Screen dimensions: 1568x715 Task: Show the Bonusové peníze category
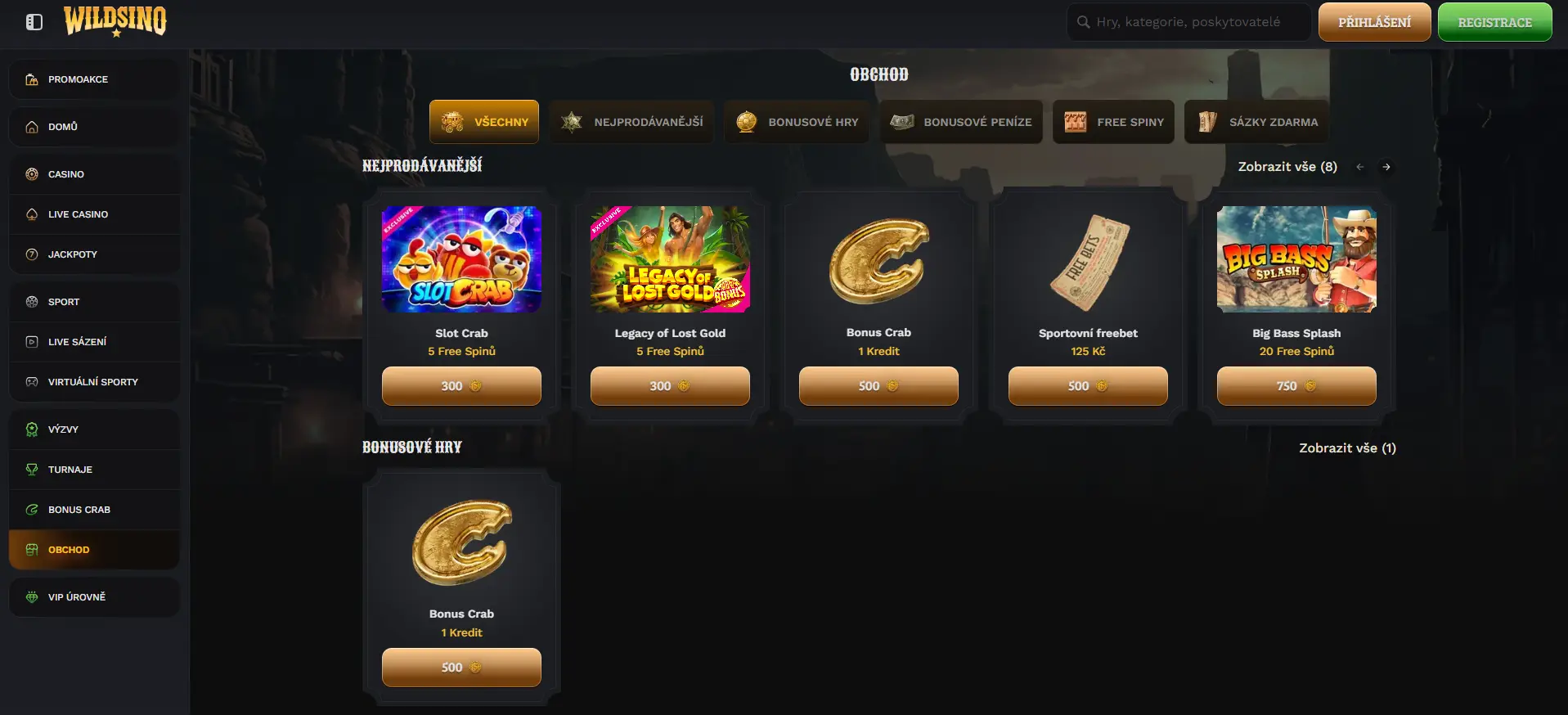coord(961,122)
